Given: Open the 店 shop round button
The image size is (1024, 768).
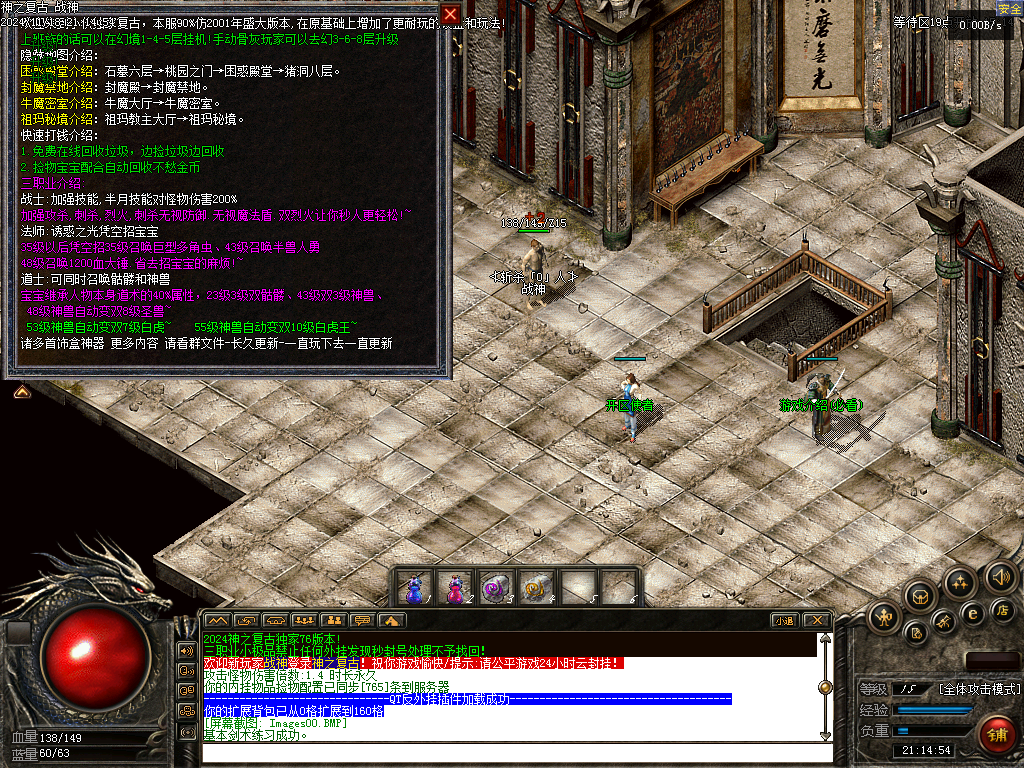Looking at the screenshot, I should coord(1002,609).
